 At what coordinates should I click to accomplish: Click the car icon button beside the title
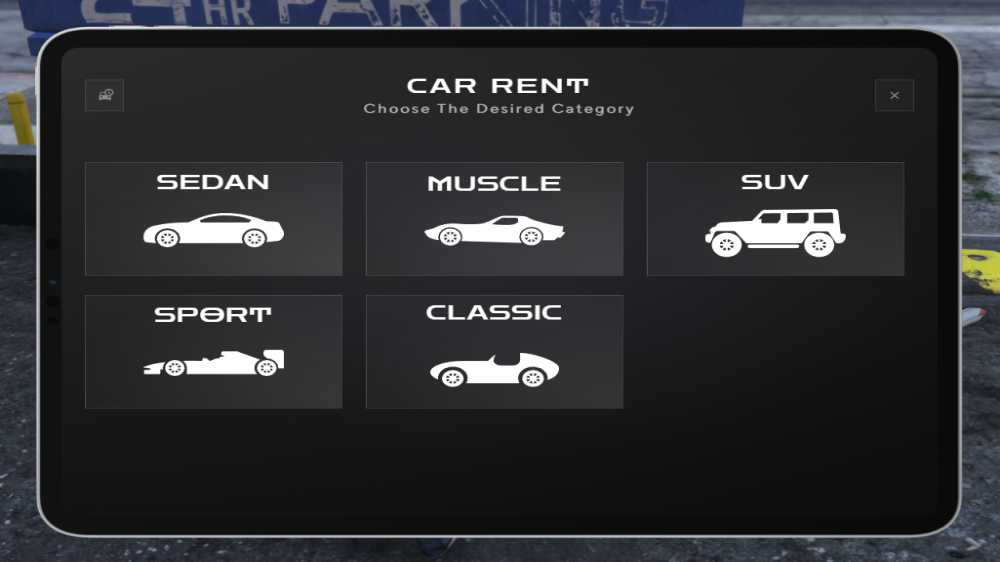pyautogui.click(x=105, y=96)
